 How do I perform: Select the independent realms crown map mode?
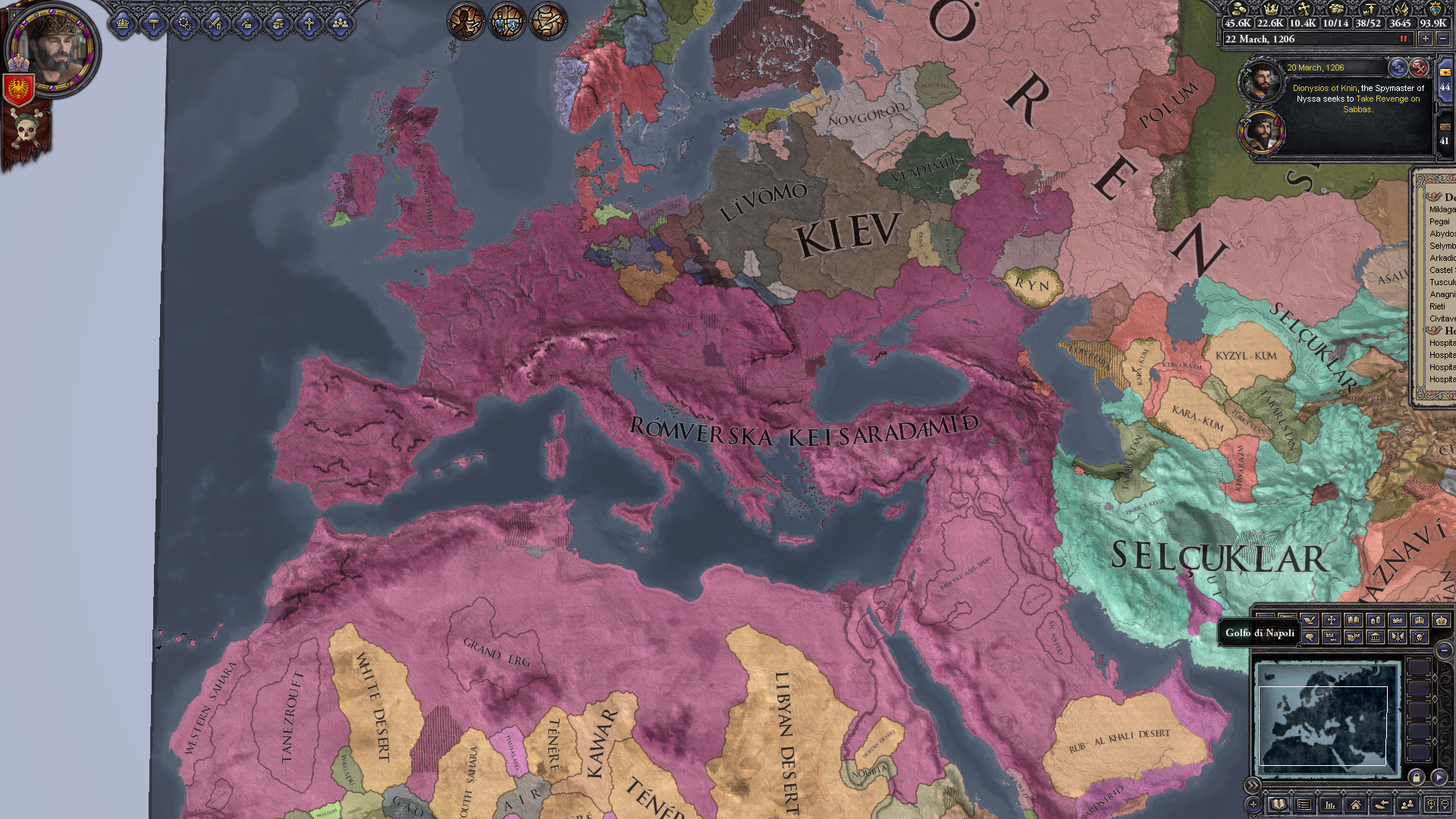click(1398, 621)
